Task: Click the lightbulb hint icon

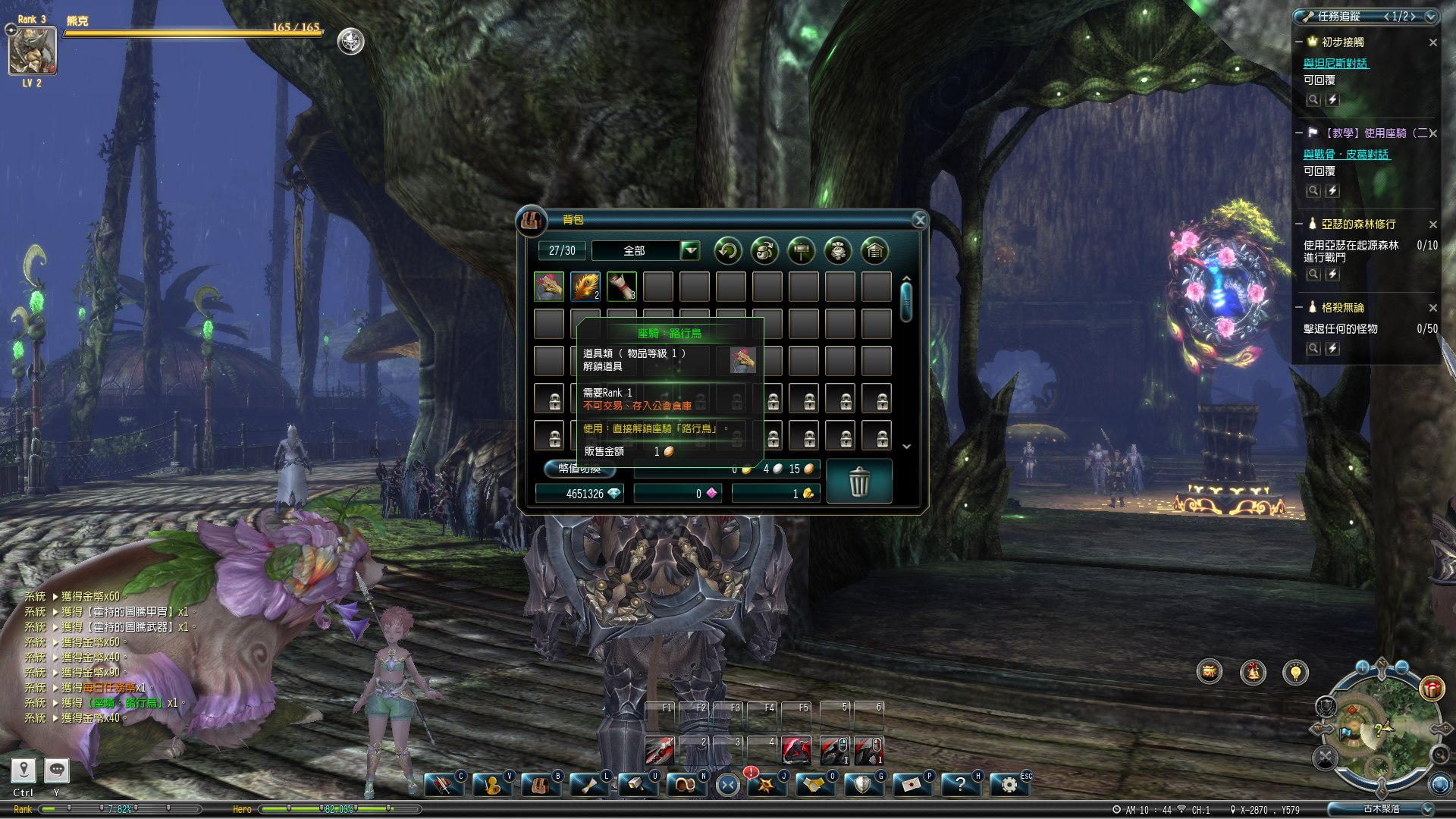Action: pos(1295,672)
